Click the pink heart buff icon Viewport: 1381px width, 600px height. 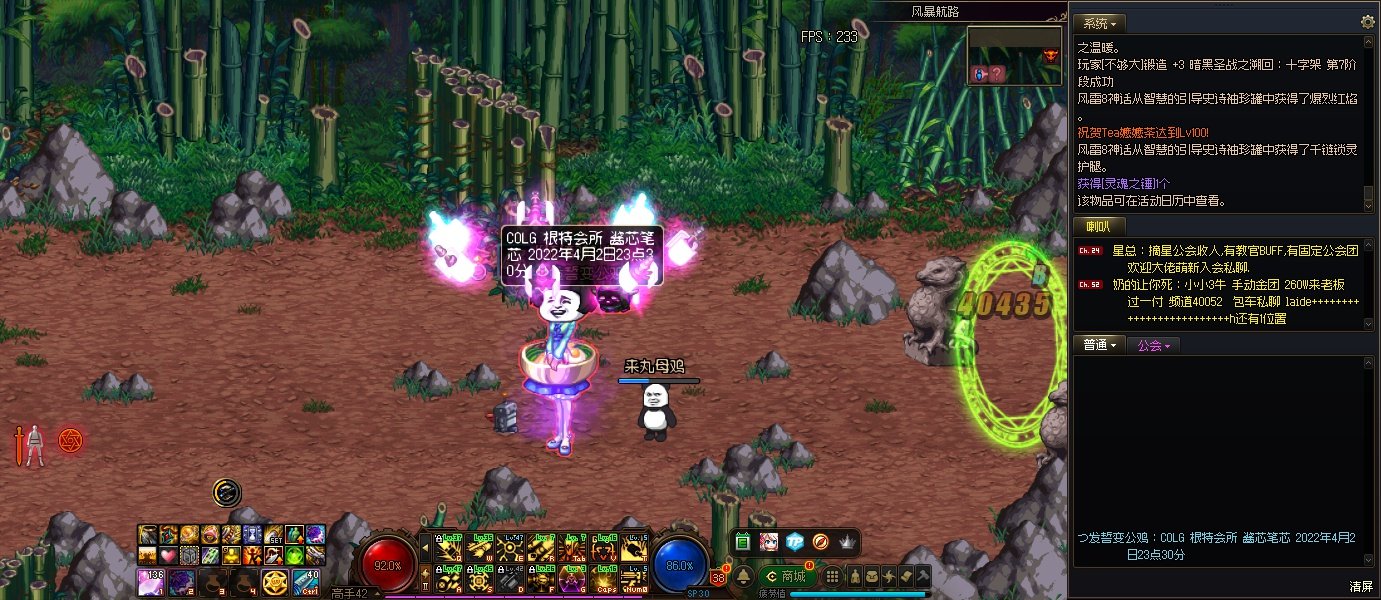tap(167, 555)
